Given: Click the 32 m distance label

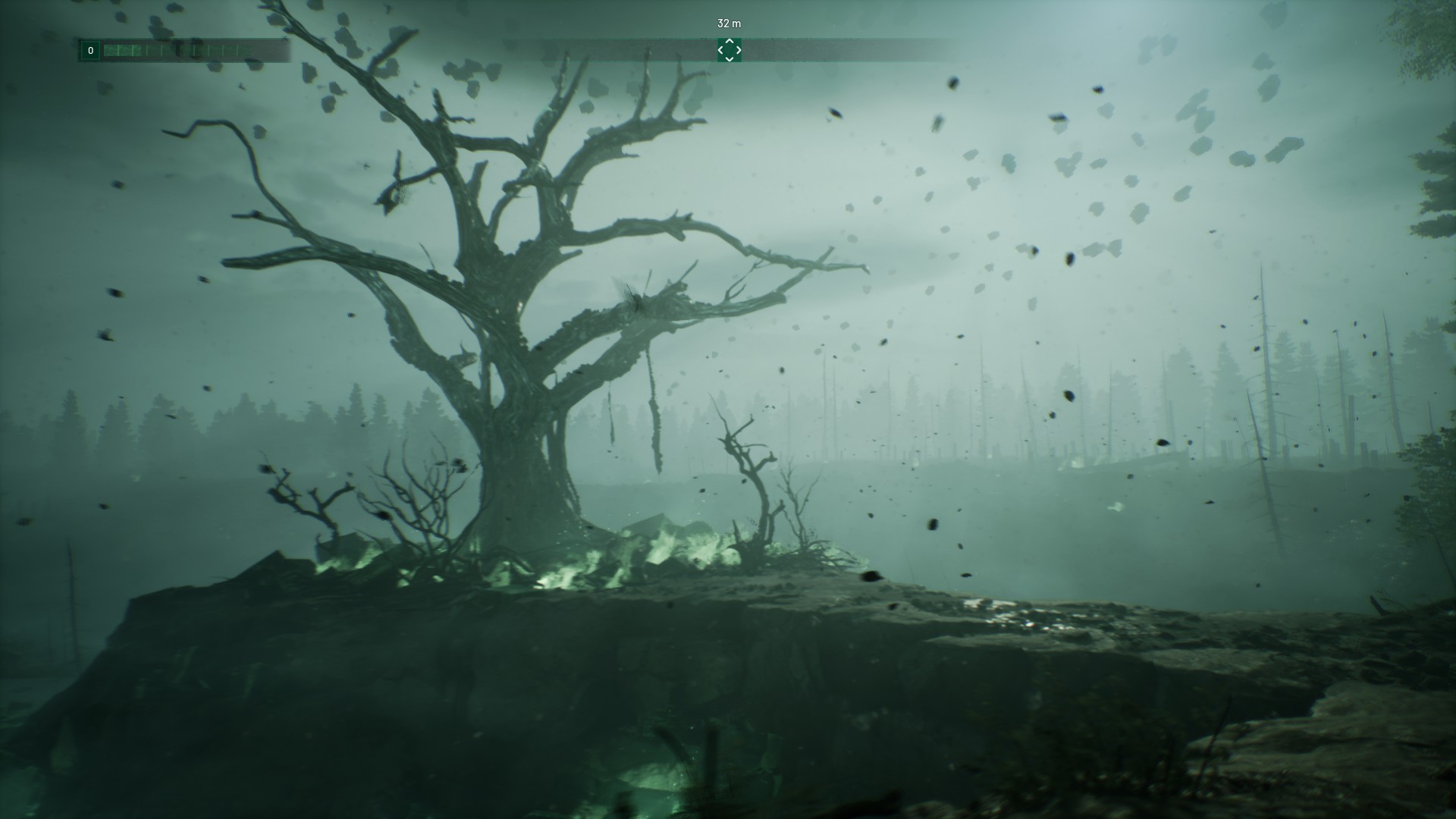Looking at the screenshot, I should (729, 24).
